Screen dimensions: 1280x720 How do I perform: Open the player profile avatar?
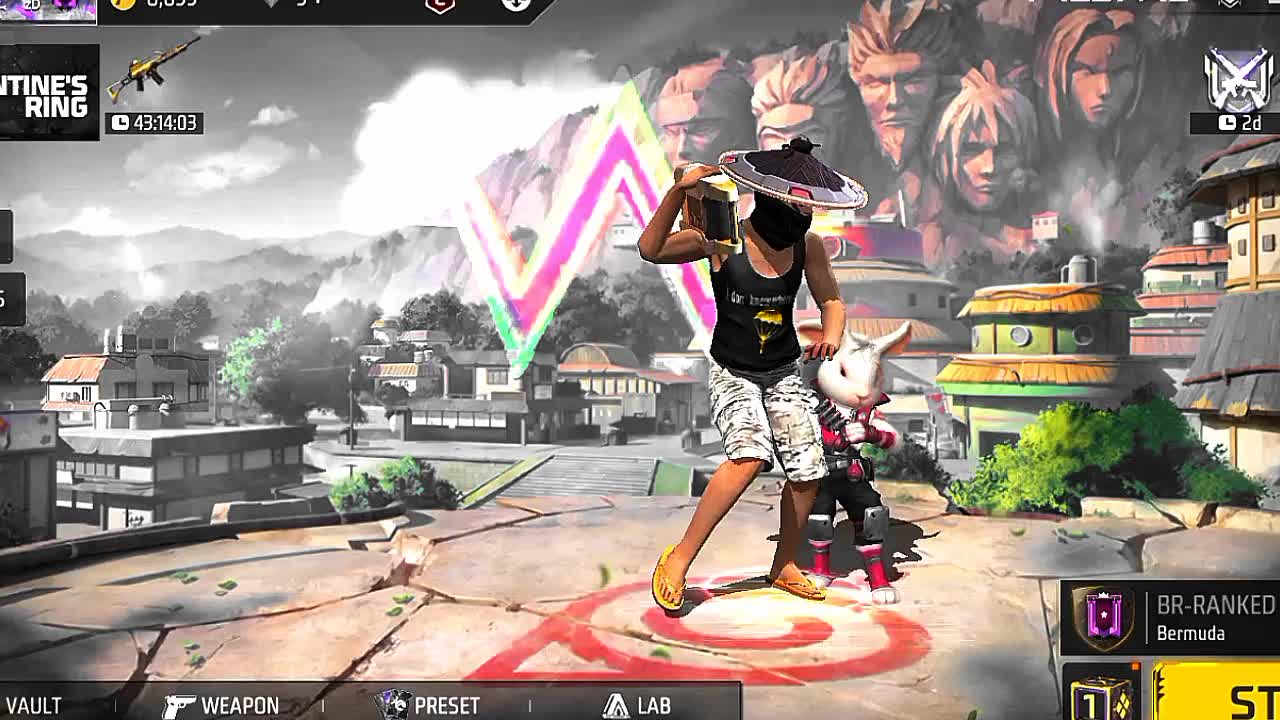tap(48, 9)
